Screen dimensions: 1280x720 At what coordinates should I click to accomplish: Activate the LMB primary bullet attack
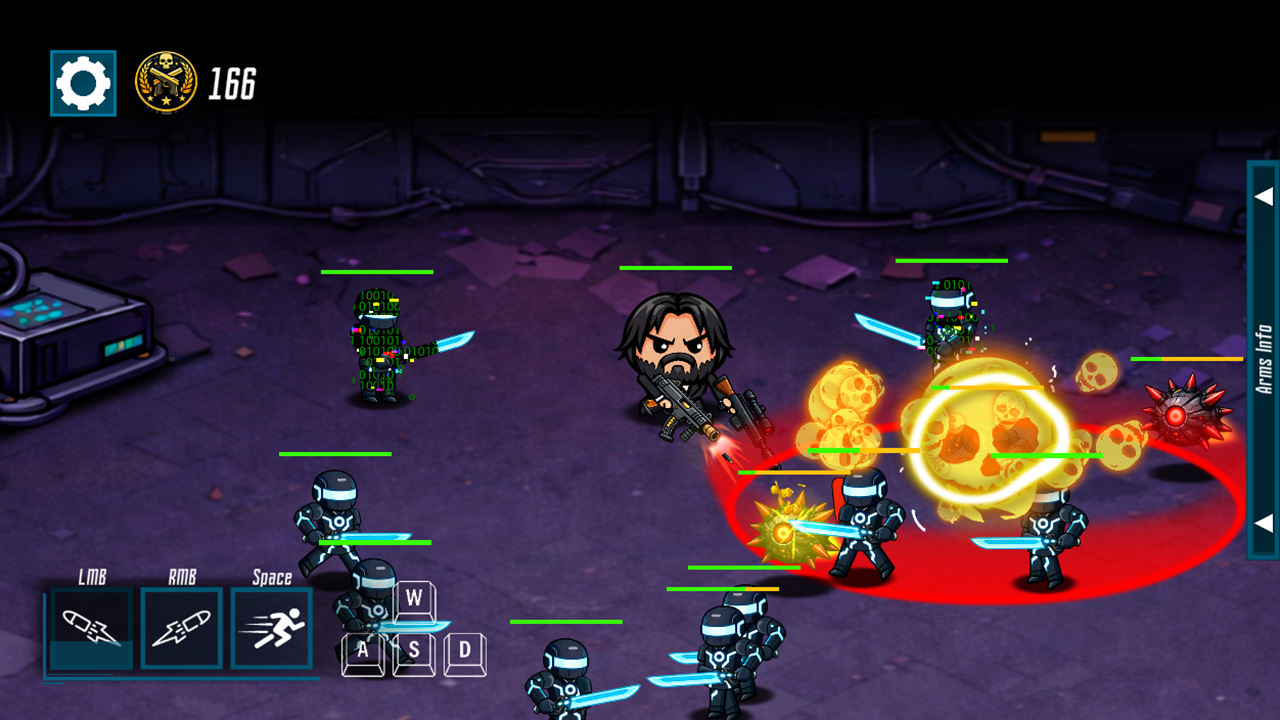coord(91,628)
